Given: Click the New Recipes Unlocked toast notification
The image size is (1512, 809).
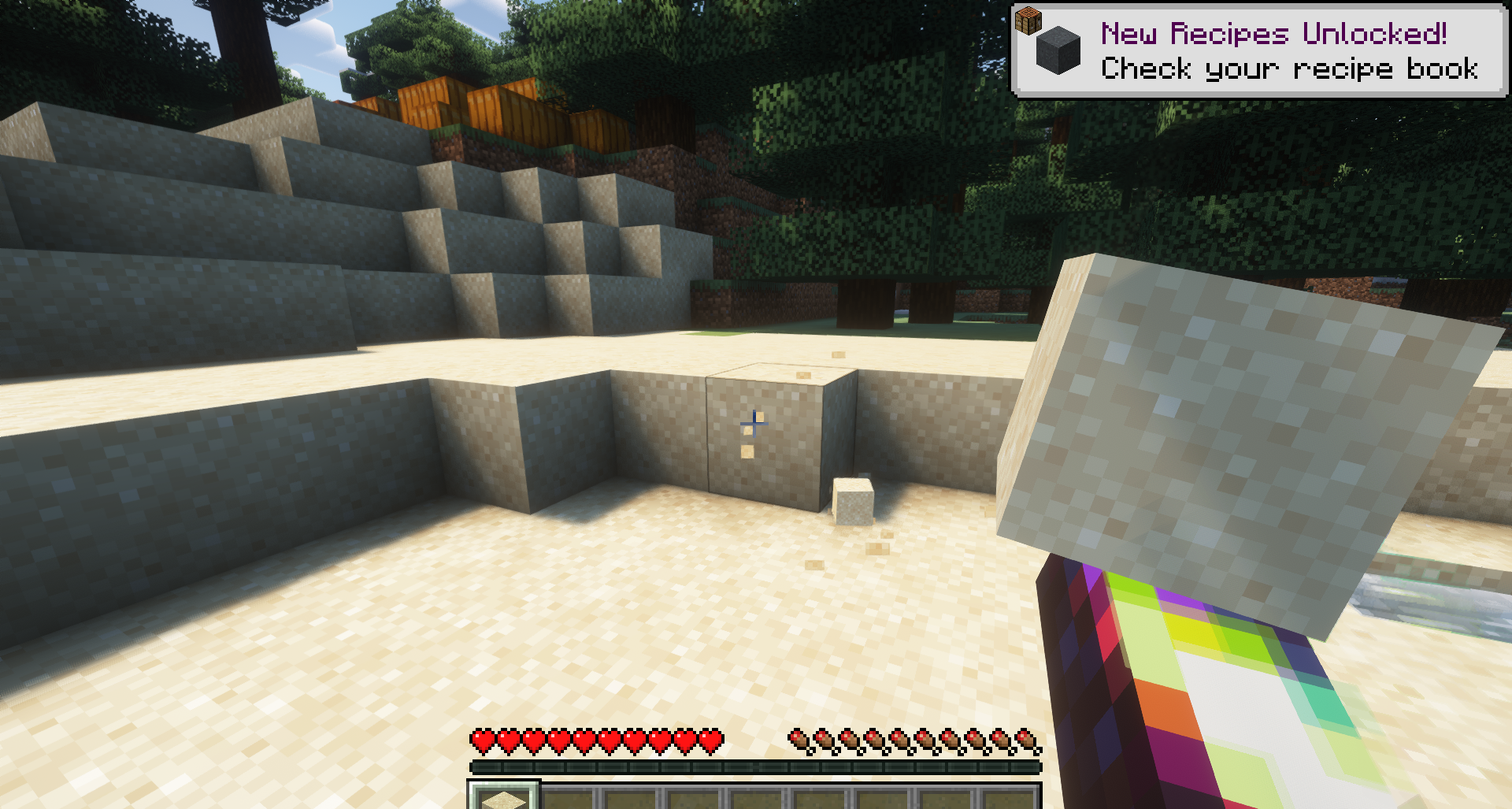Looking at the screenshot, I should 1258,51.
